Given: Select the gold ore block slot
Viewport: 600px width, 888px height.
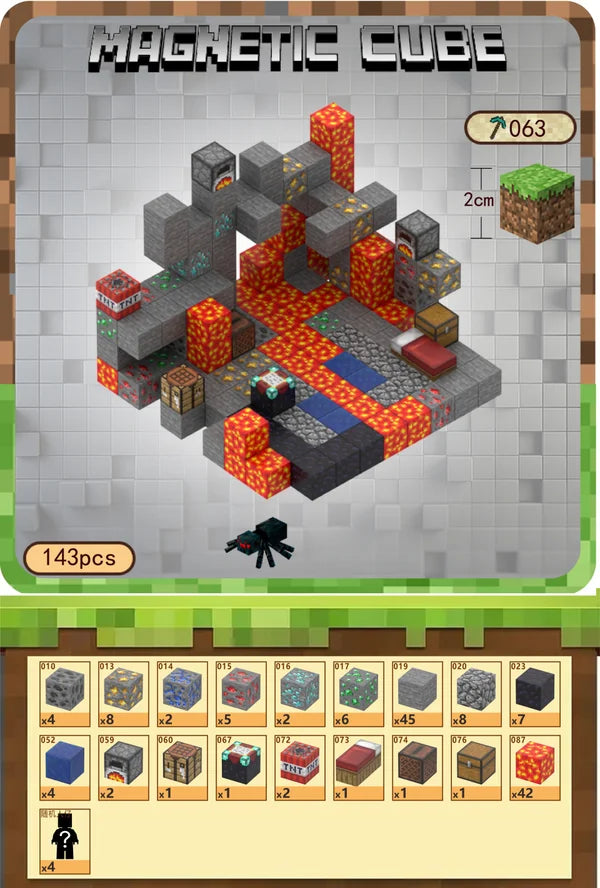Looking at the screenshot, I should click(x=124, y=692).
